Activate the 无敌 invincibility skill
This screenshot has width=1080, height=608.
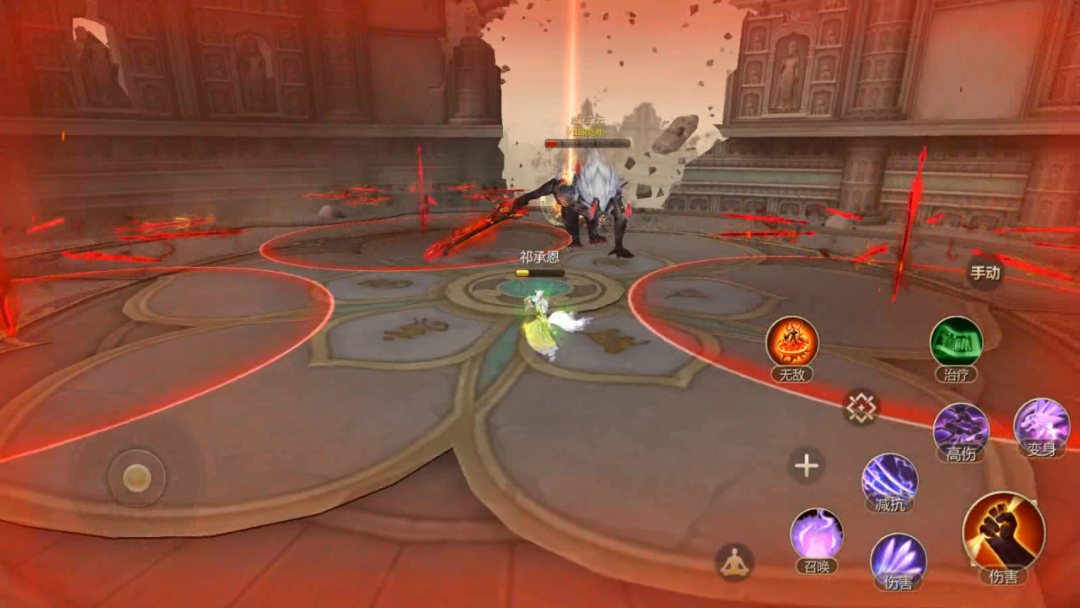tap(792, 343)
